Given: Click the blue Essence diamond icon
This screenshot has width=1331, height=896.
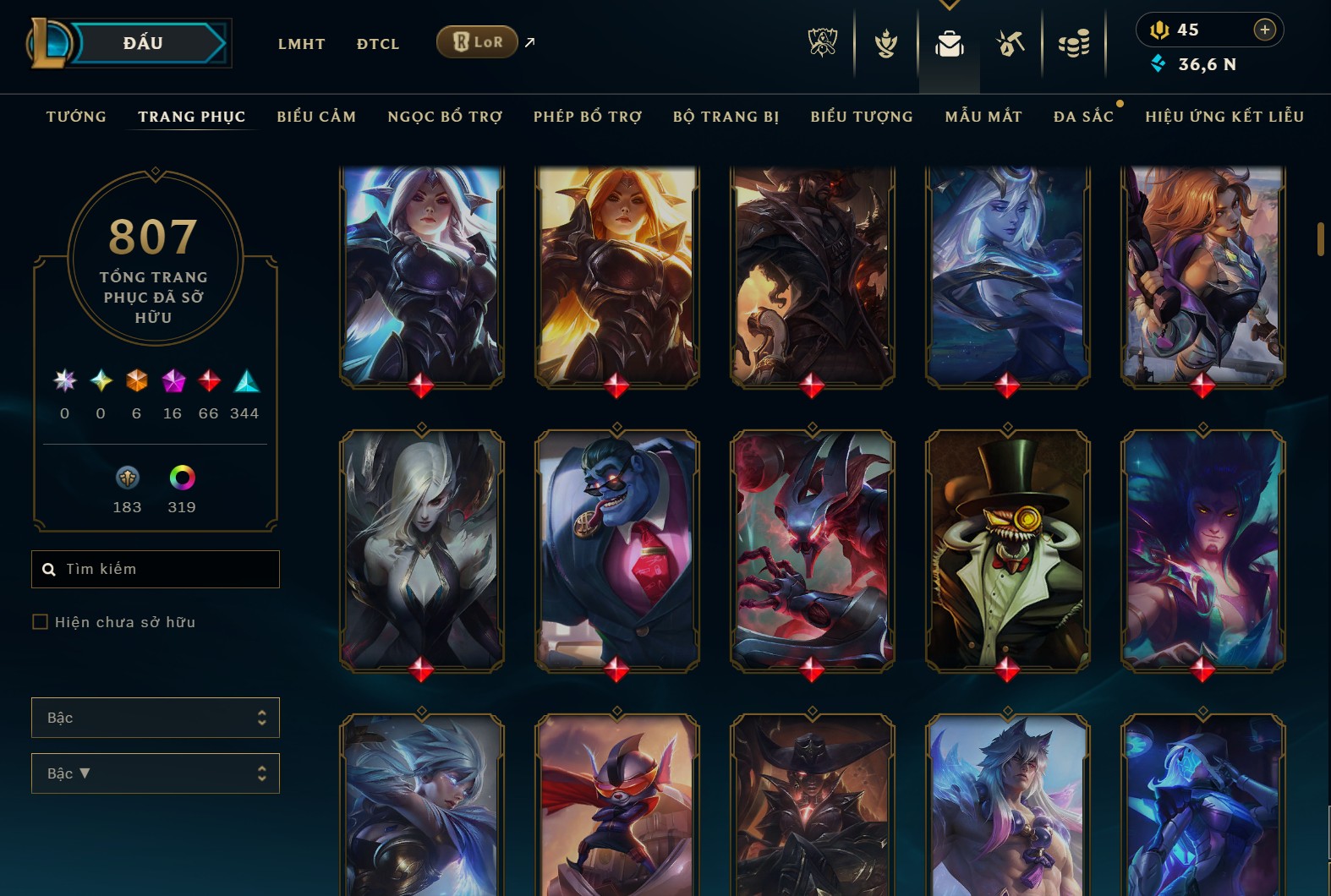Looking at the screenshot, I should coord(1158,63).
